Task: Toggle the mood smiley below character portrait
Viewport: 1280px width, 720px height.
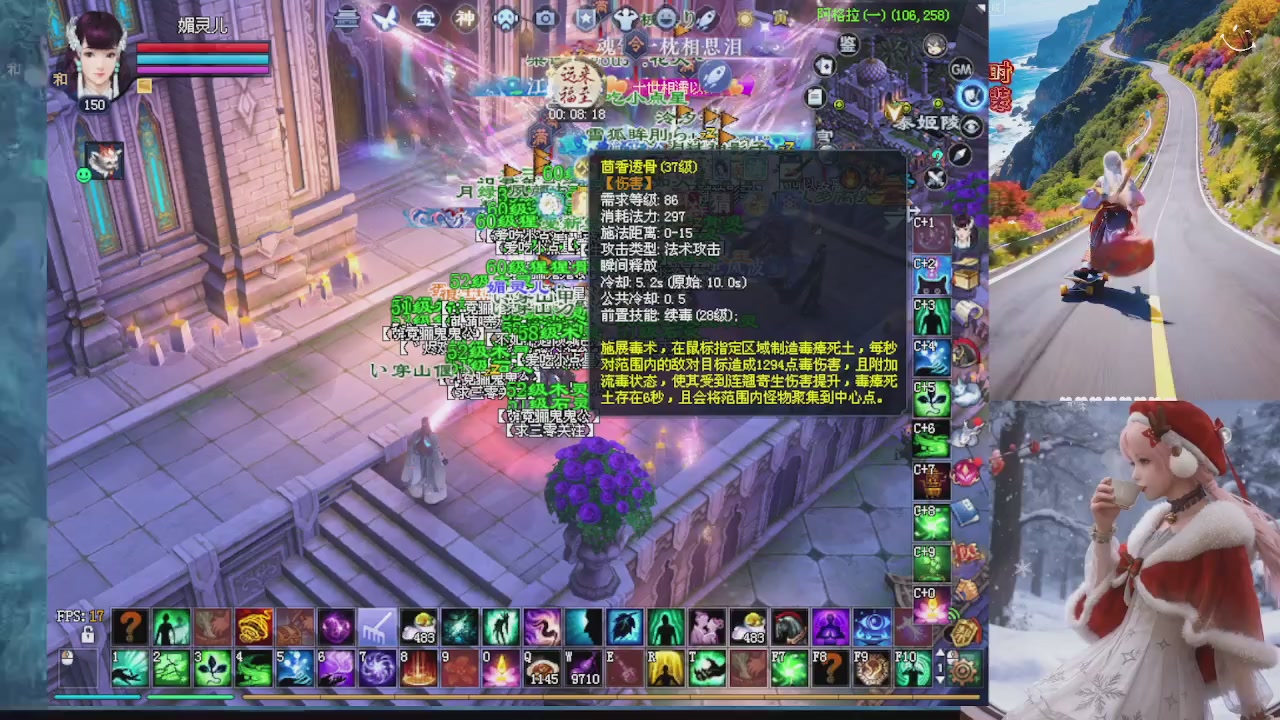Action: point(84,174)
